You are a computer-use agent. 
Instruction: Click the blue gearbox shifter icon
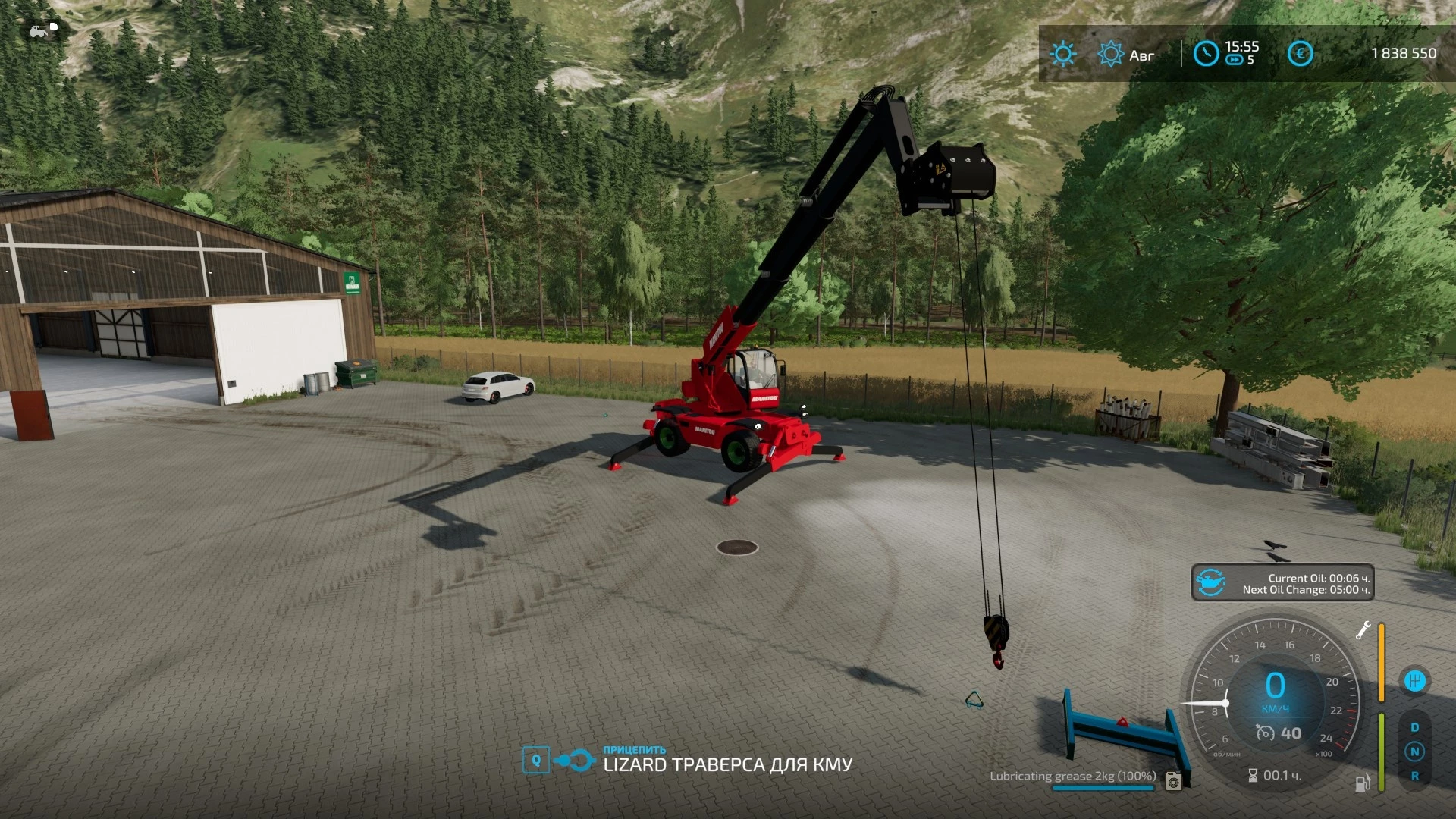click(1414, 681)
